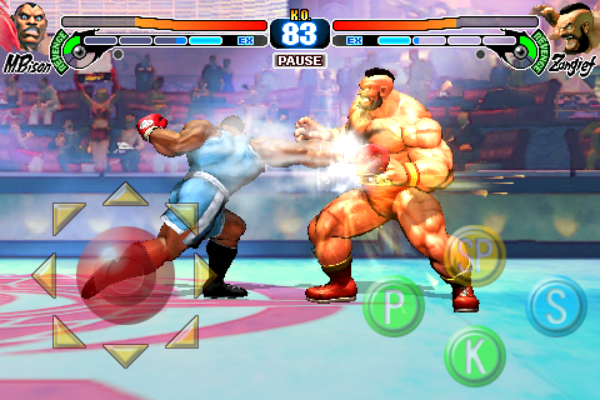600x400 pixels.
Task: Tap the left arrow on the d-pad
Action: point(43,274)
